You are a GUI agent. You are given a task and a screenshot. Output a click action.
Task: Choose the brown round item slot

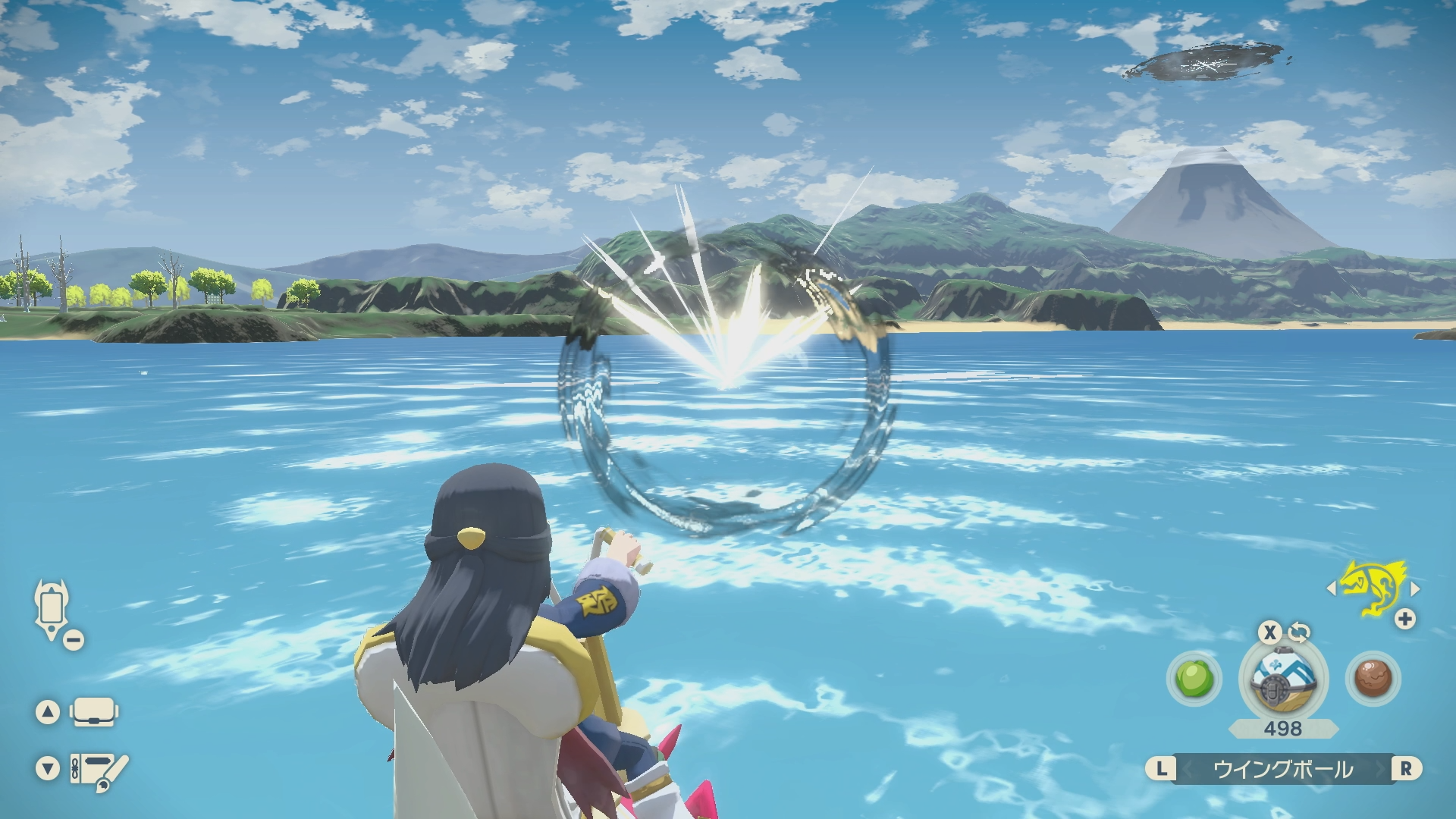click(1373, 678)
